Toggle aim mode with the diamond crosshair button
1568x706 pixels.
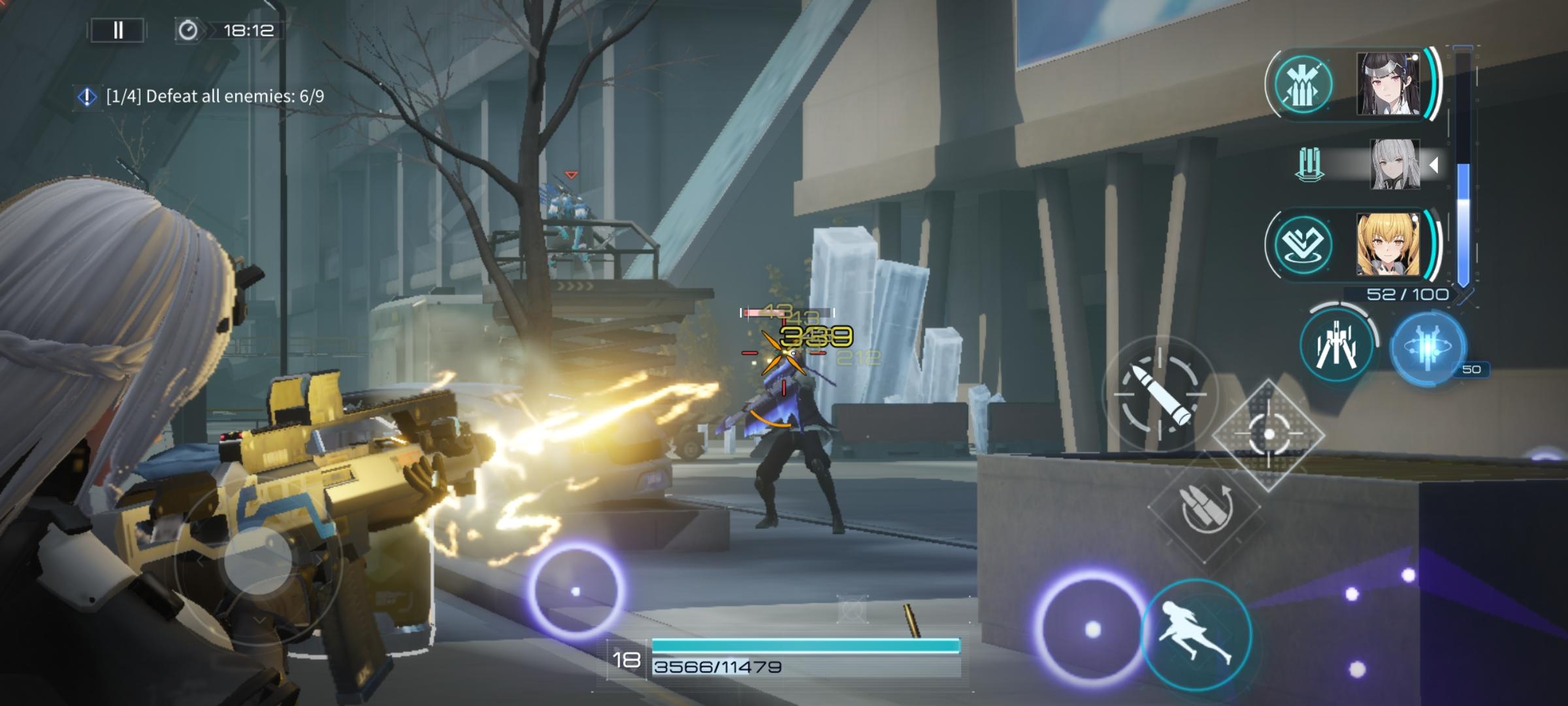point(1268,434)
